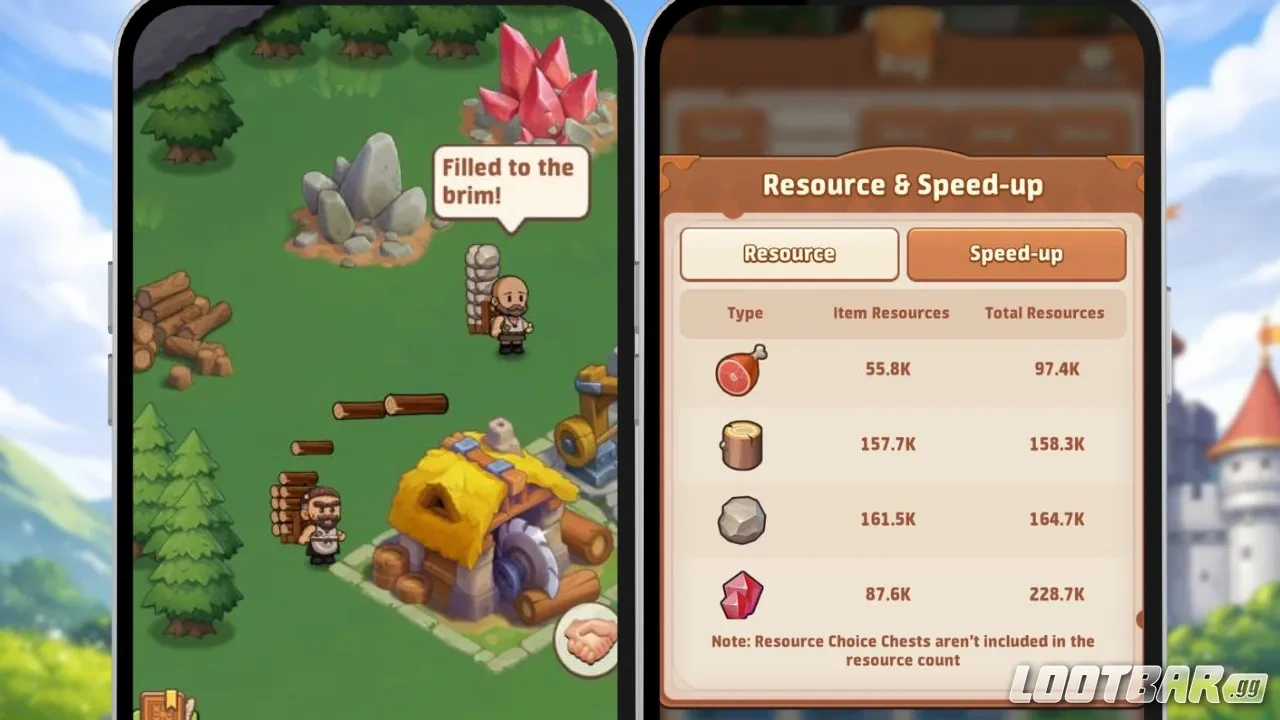Click the Item Resources column header
Image resolution: width=1280 pixels, height=720 pixels.
(890, 313)
